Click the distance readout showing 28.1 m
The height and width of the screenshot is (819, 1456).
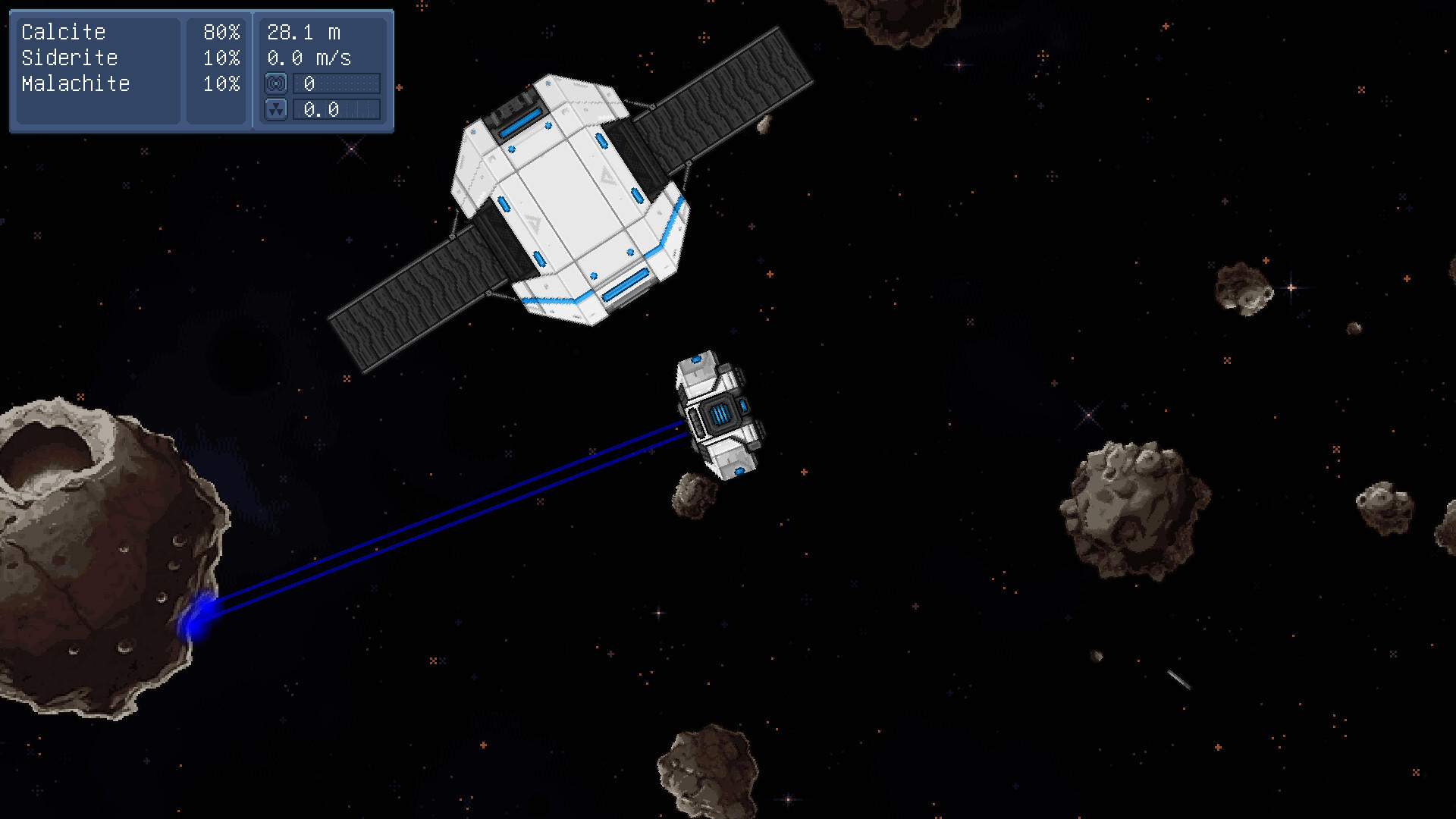tap(303, 32)
